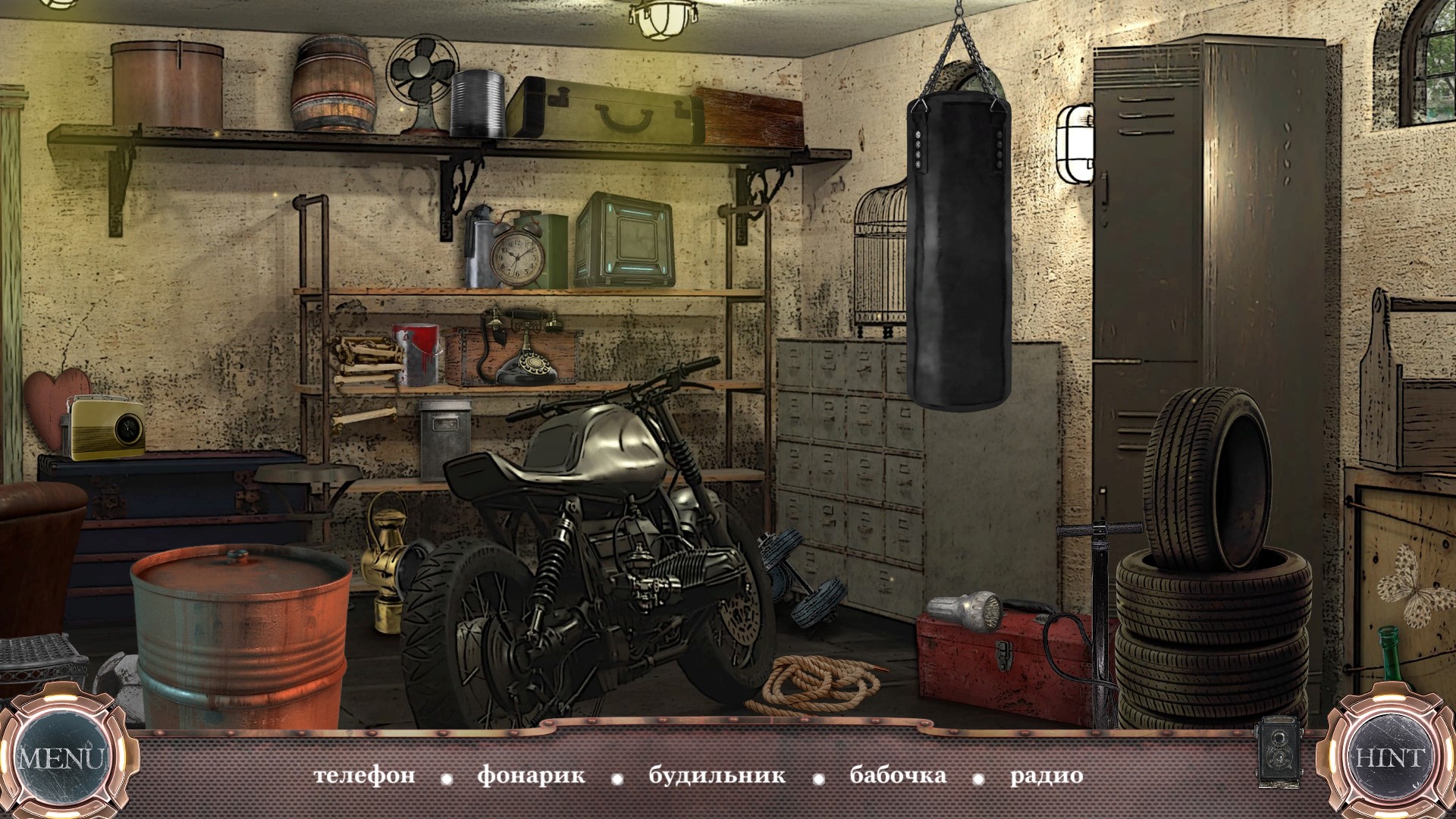The image size is (1456, 819).
Task: Select the радио entry in the list
Action: point(1046,777)
